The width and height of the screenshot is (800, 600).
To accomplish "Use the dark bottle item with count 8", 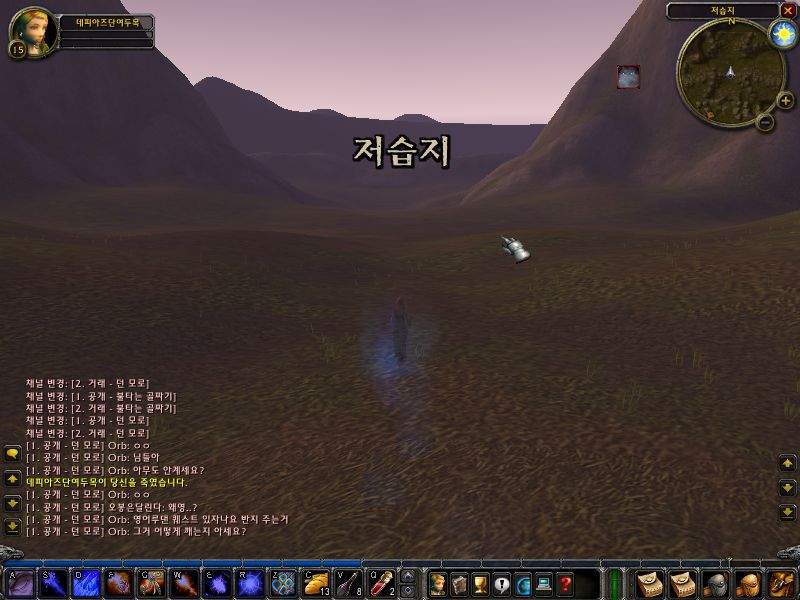I will pyautogui.click(x=349, y=583).
